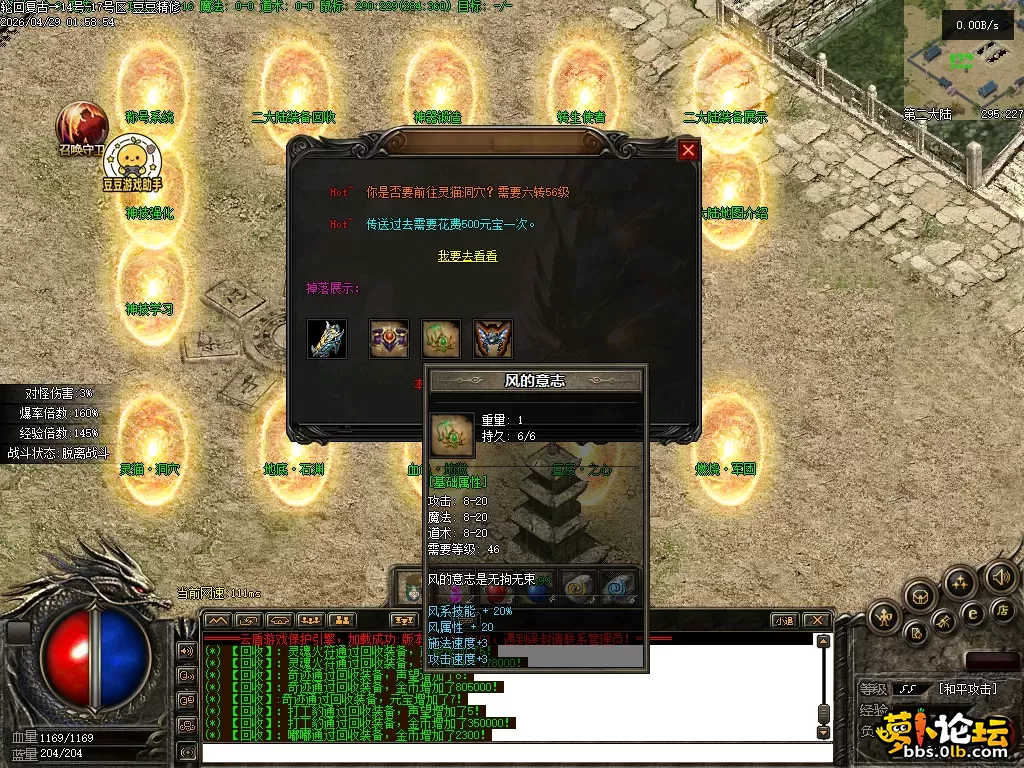Open the bag chest round button
The image size is (1024, 768).
click(919, 597)
